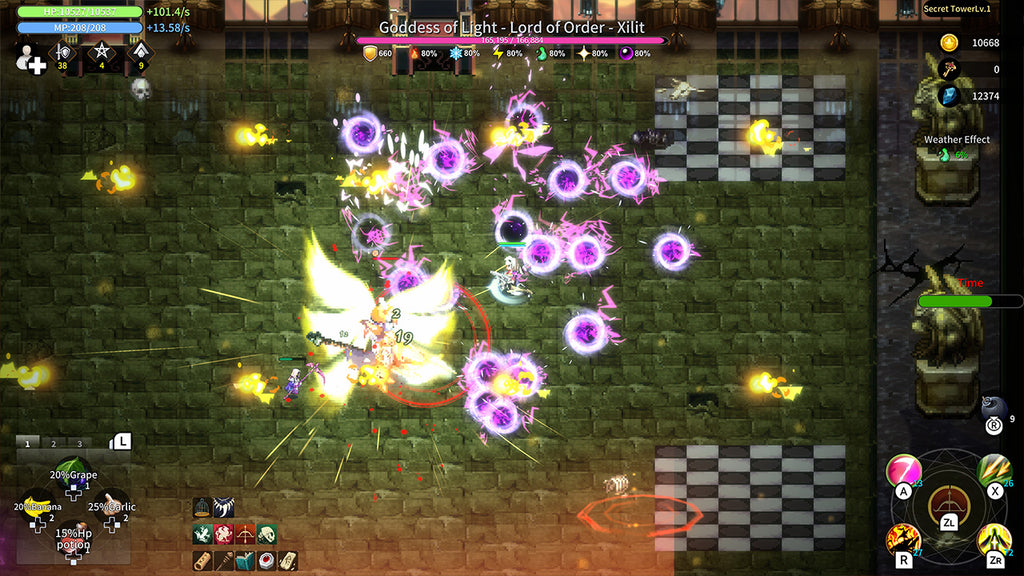
Task: Inspect the birdcage buff icon
Action: (x=201, y=508)
